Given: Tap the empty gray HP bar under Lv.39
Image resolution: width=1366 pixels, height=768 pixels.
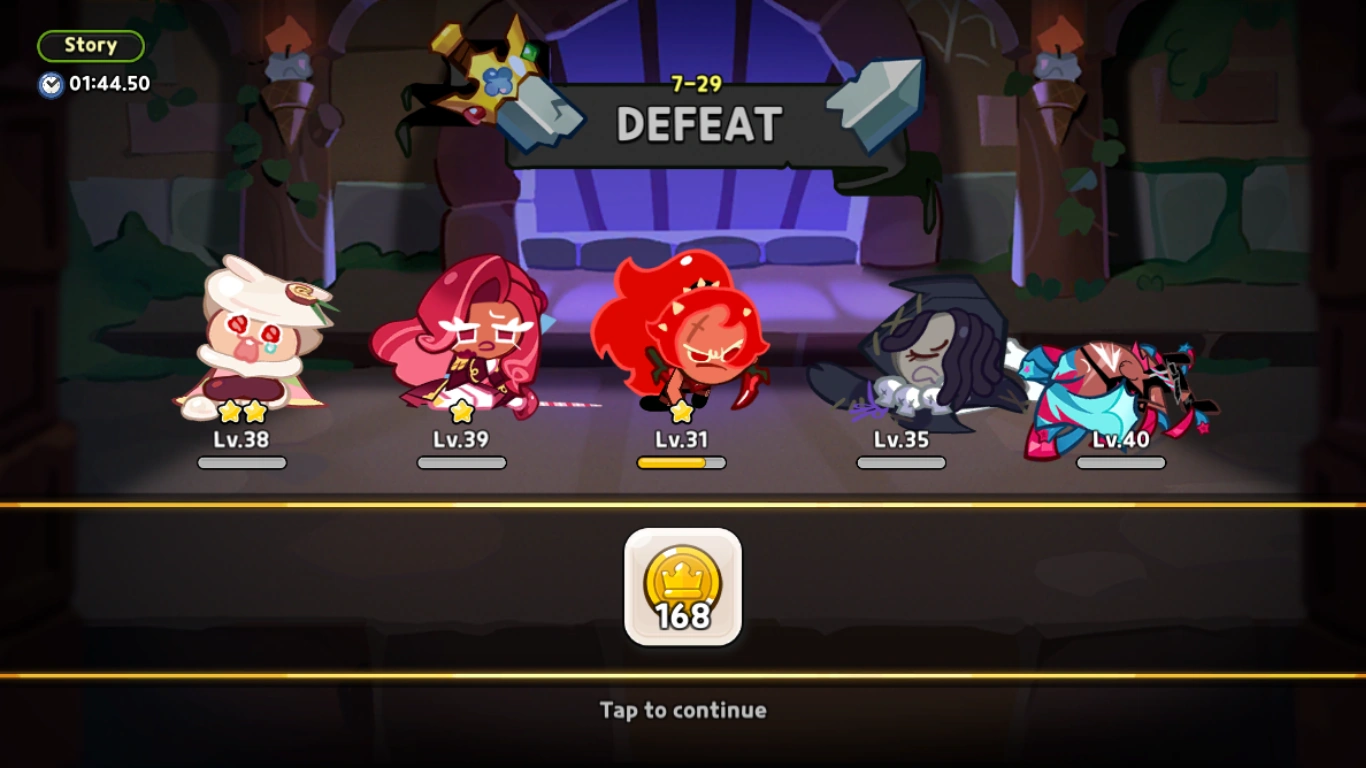Looking at the screenshot, I should [461, 462].
